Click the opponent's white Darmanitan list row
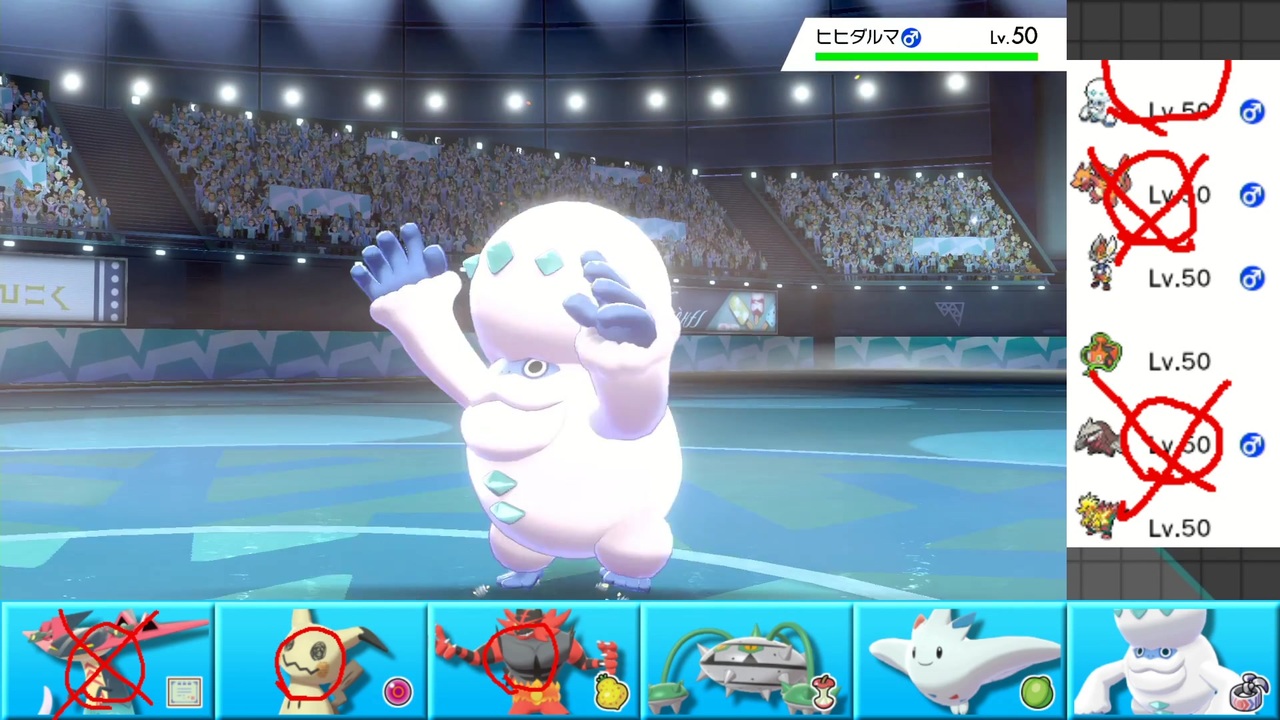This screenshot has height=720, width=1280. click(1172, 108)
